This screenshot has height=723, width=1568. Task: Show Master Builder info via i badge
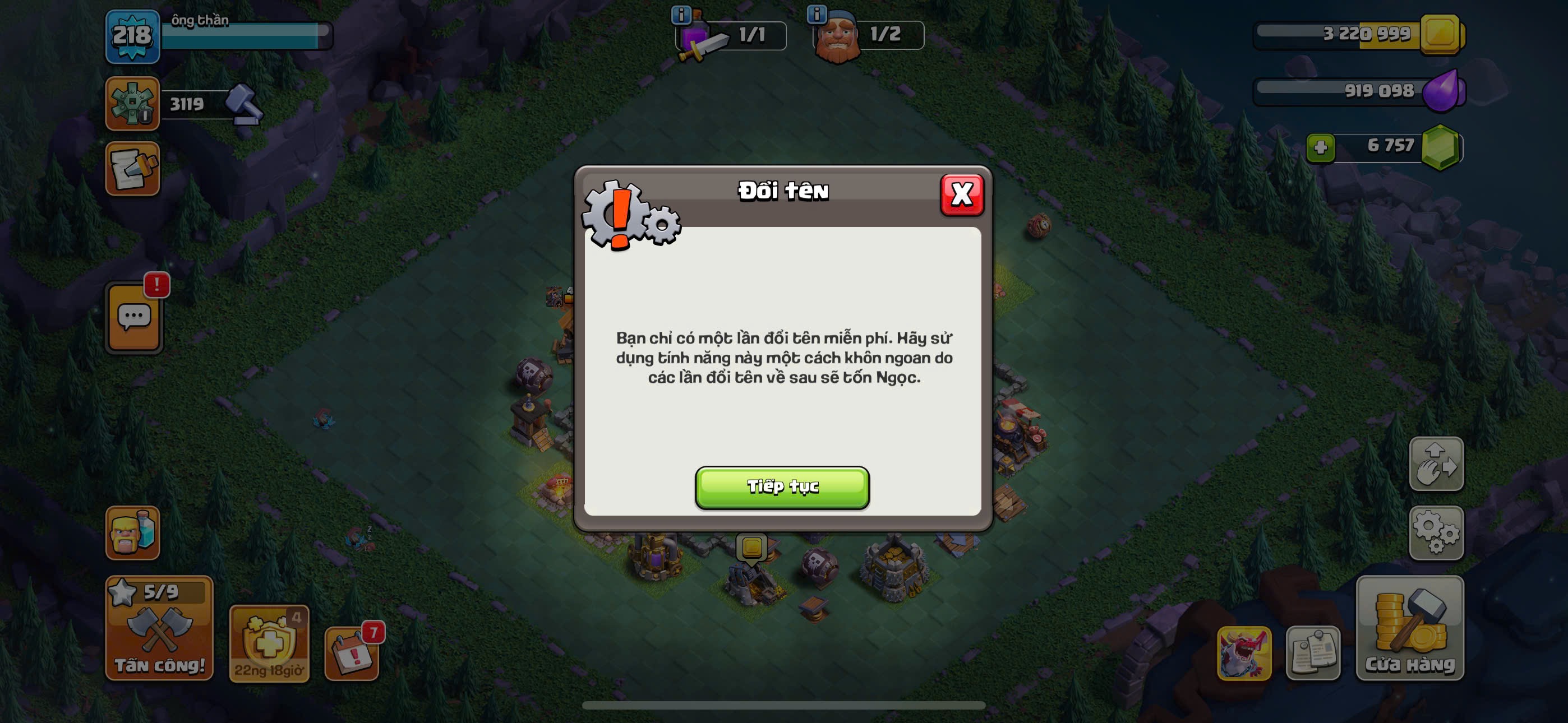(x=817, y=13)
